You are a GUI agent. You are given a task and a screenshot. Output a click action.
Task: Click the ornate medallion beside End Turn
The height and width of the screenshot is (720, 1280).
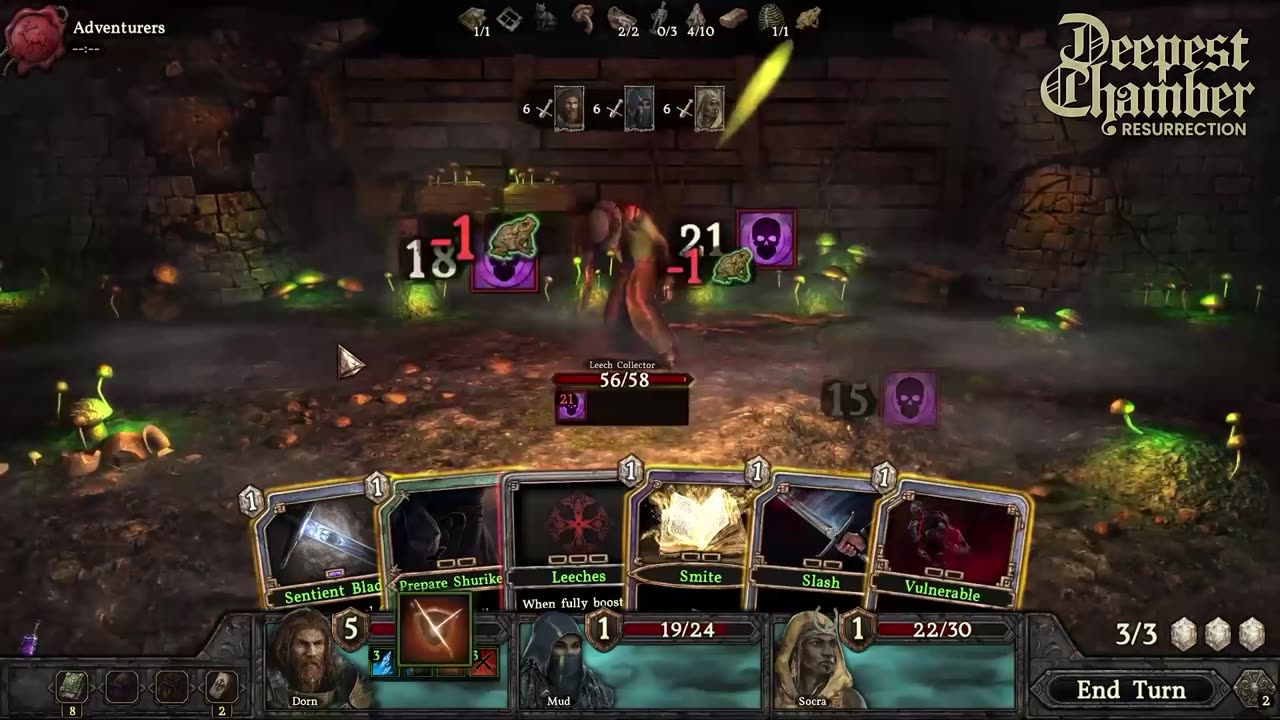tap(1256, 689)
